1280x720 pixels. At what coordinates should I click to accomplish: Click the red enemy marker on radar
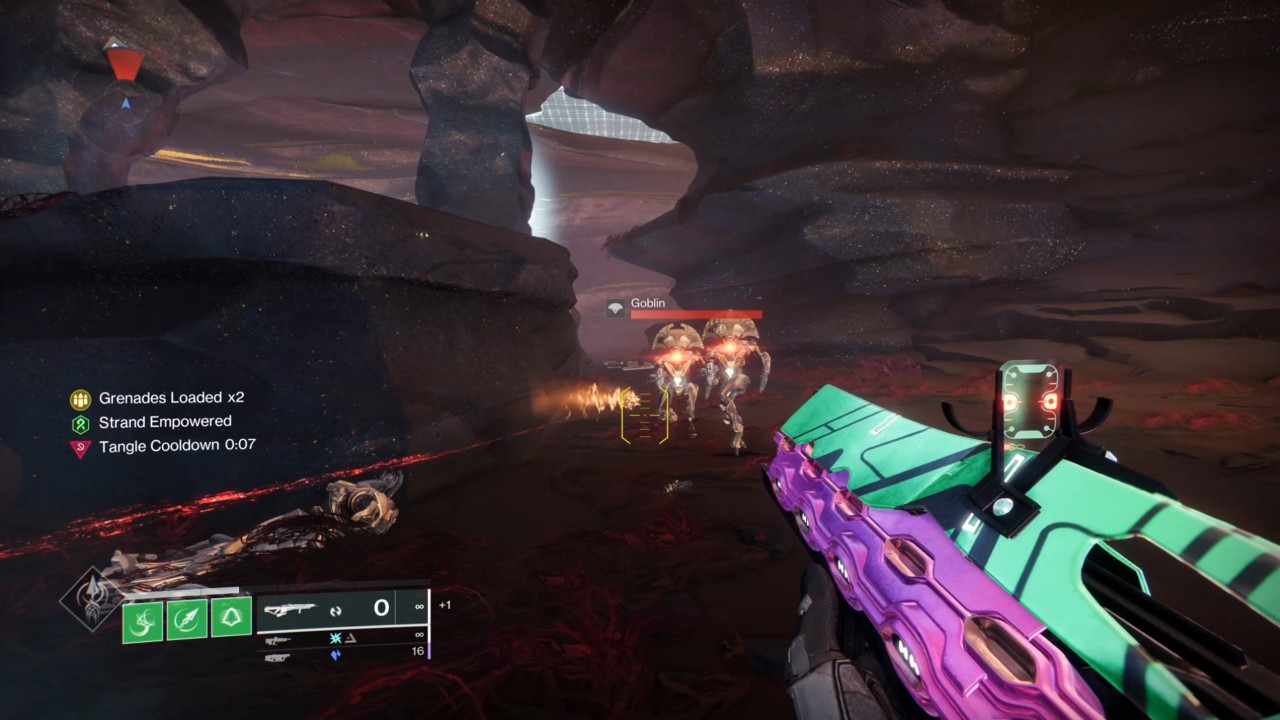[x=122, y=65]
